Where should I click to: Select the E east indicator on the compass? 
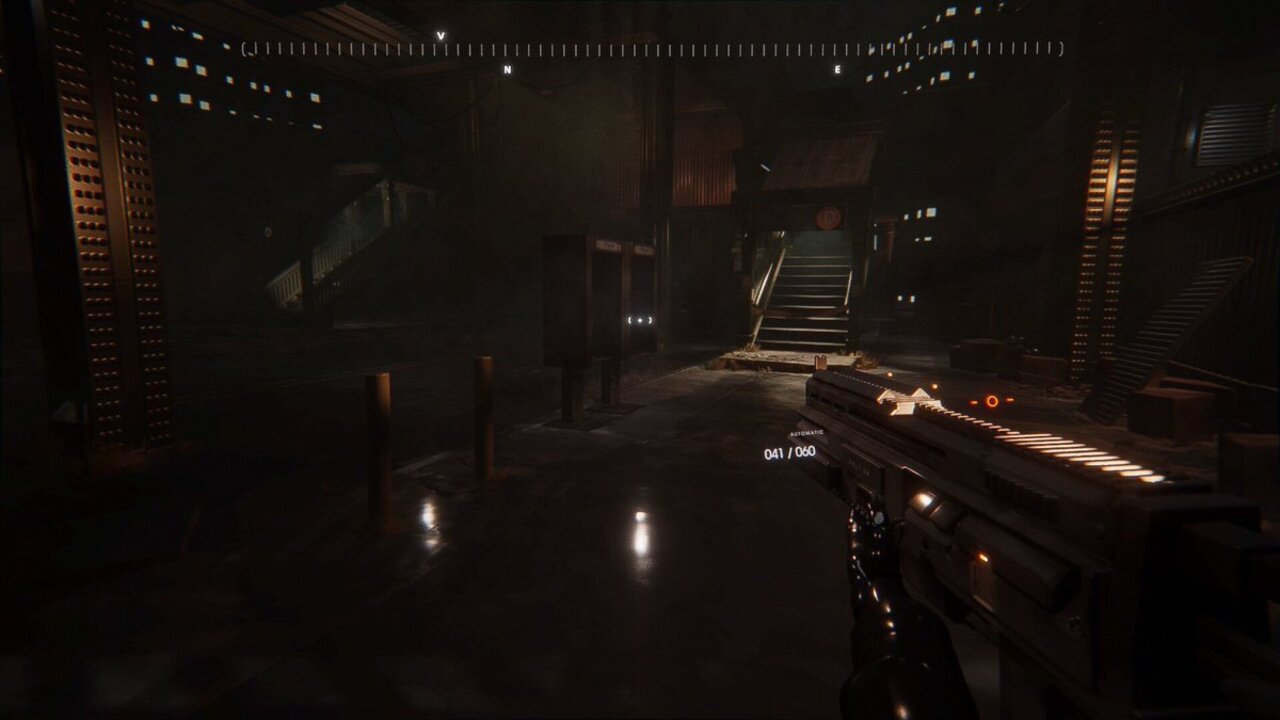[x=838, y=69]
